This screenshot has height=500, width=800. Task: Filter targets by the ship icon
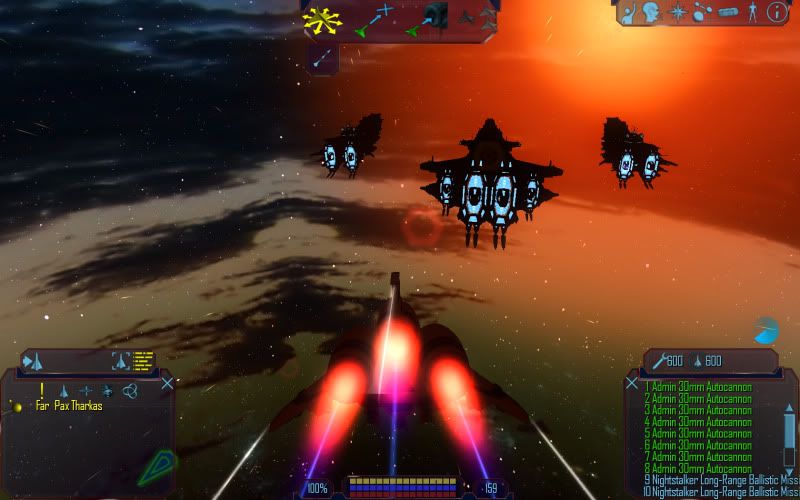click(64, 390)
